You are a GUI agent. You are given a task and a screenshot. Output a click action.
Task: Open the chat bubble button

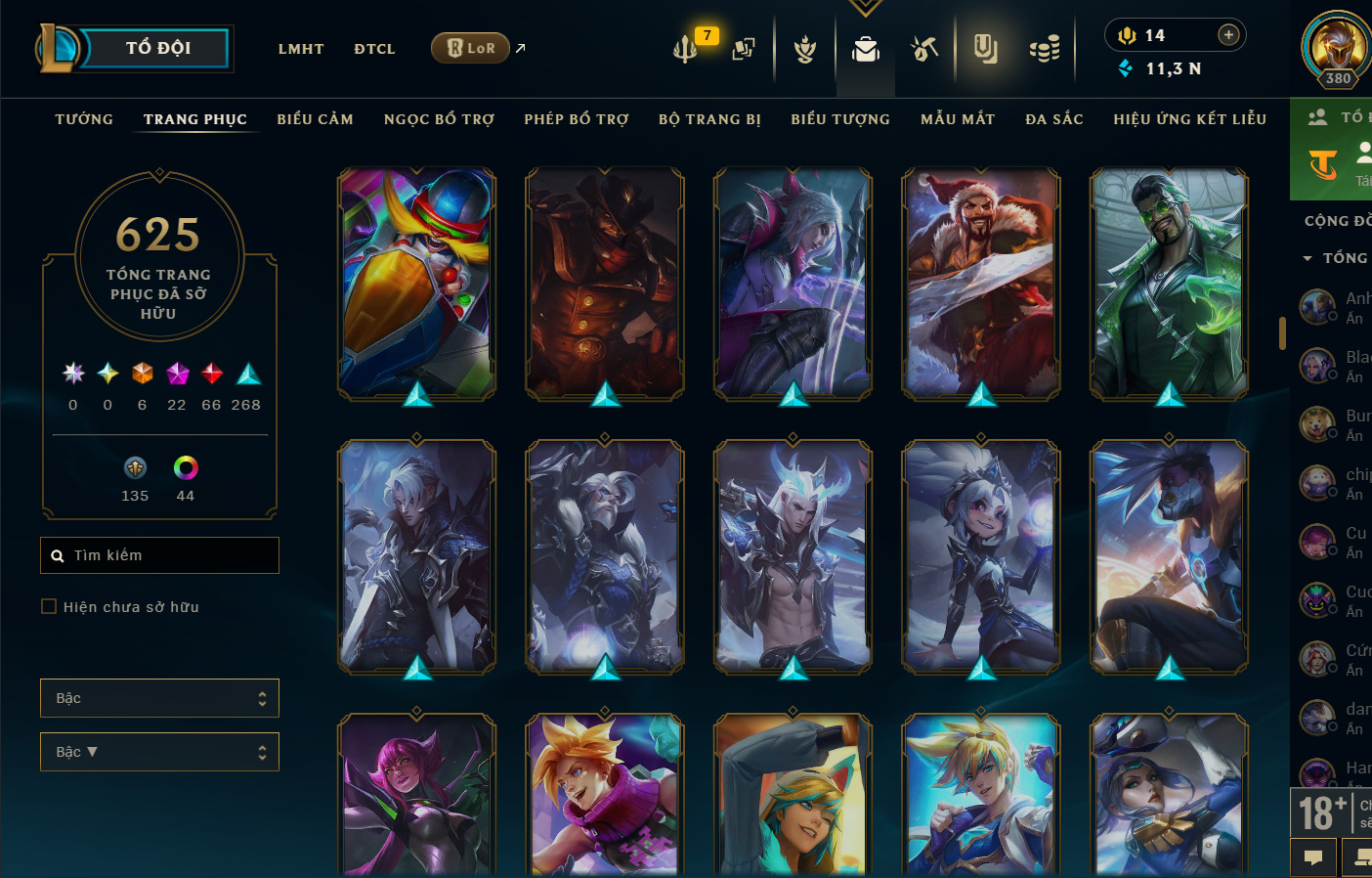pyautogui.click(x=1313, y=857)
